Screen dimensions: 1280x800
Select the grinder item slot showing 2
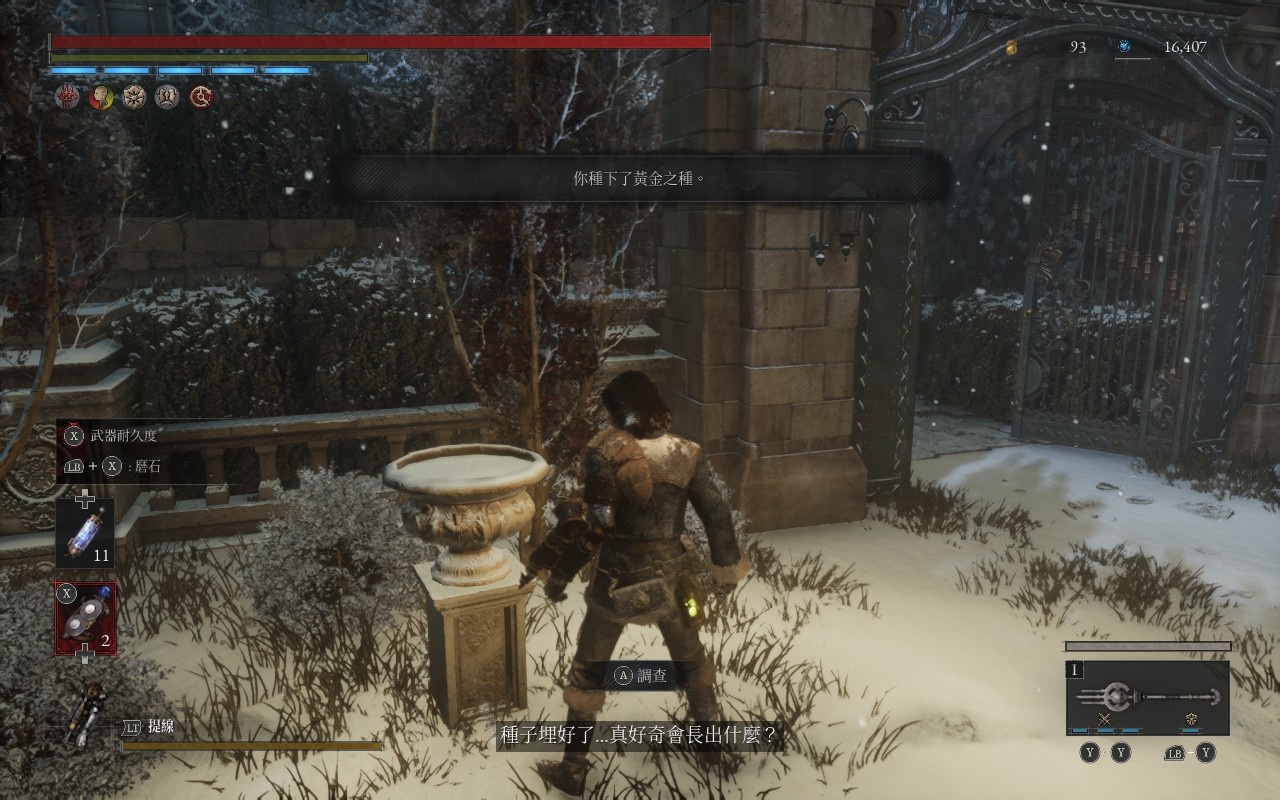(x=85, y=620)
